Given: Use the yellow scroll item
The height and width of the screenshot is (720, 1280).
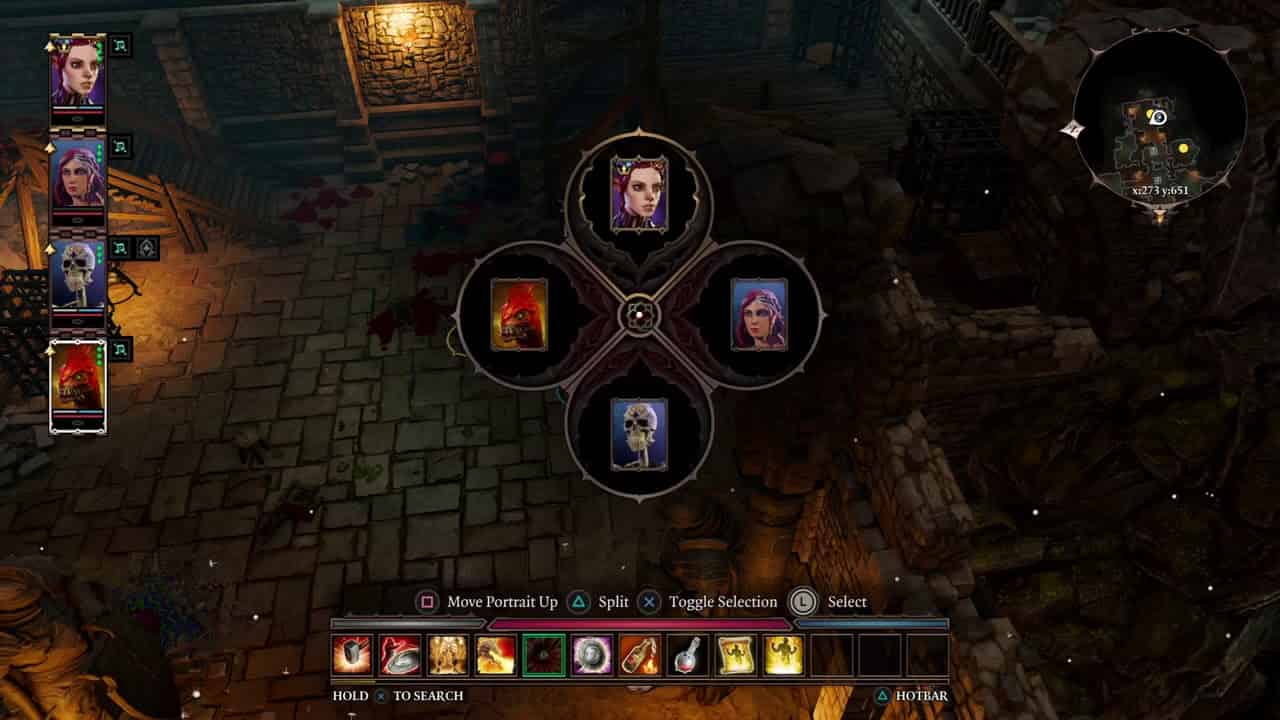Looking at the screenshot, I should tap(736, 655).
